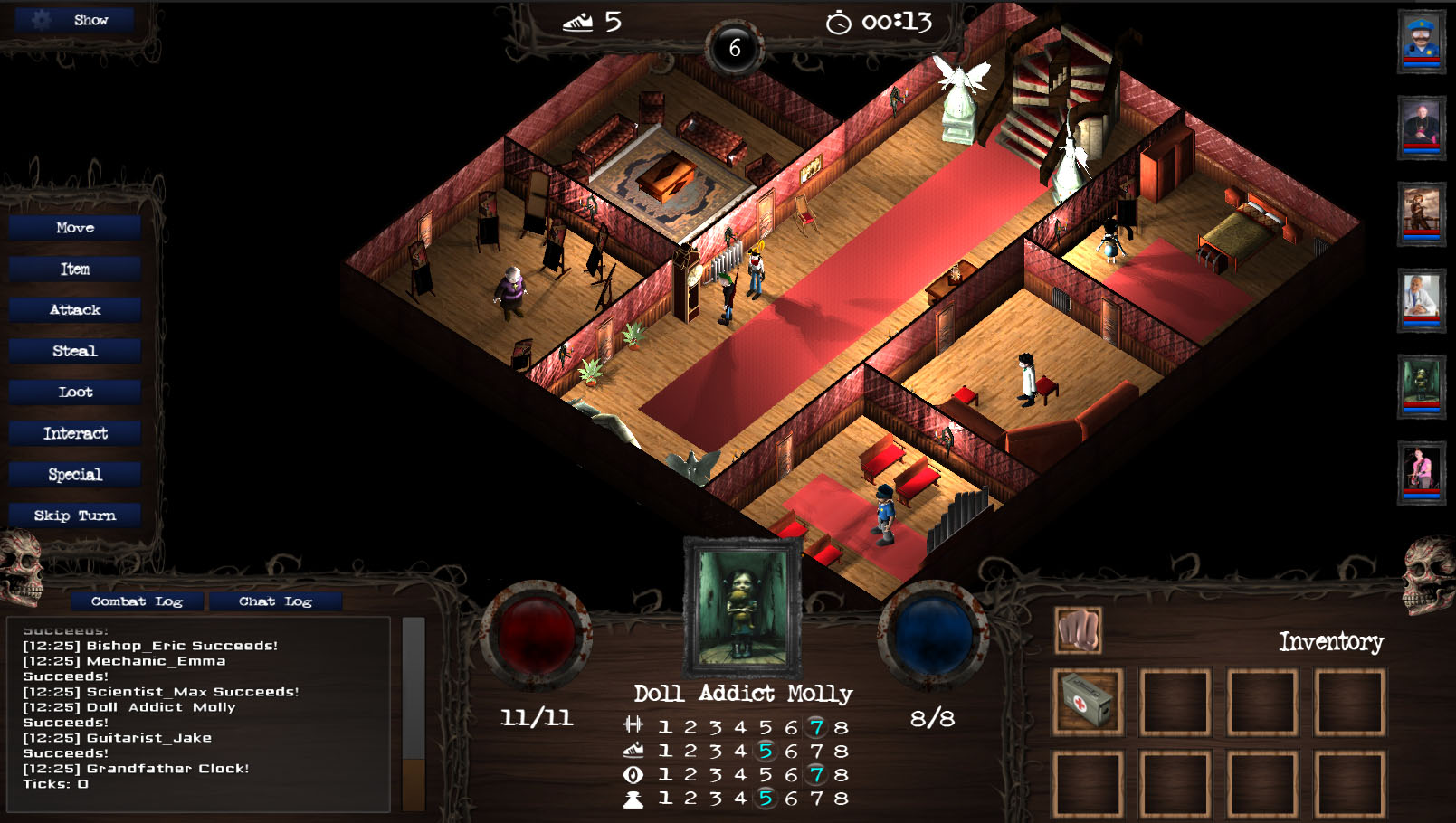
Task: Choose the Loot action
Action: pyautogui.click(x=75, y=393)
